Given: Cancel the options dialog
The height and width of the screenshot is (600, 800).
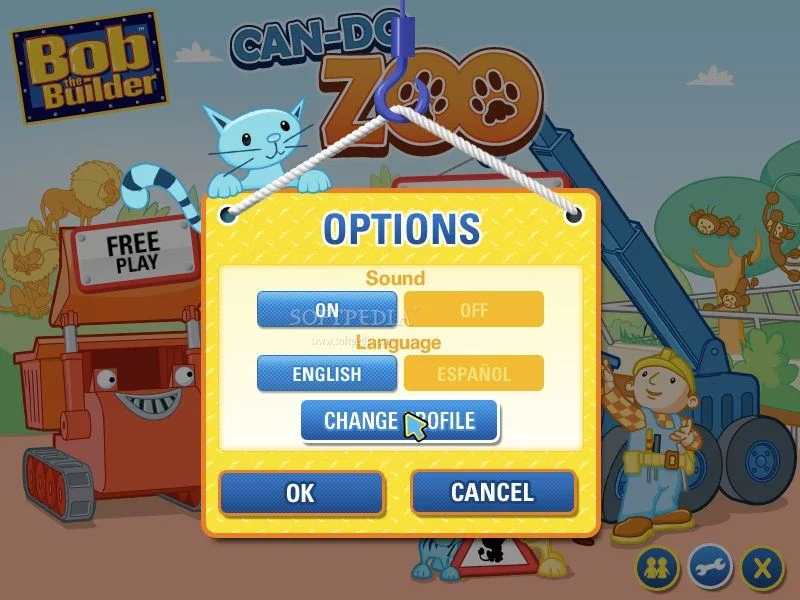Looking at the screenshot, I should (493, 492).
